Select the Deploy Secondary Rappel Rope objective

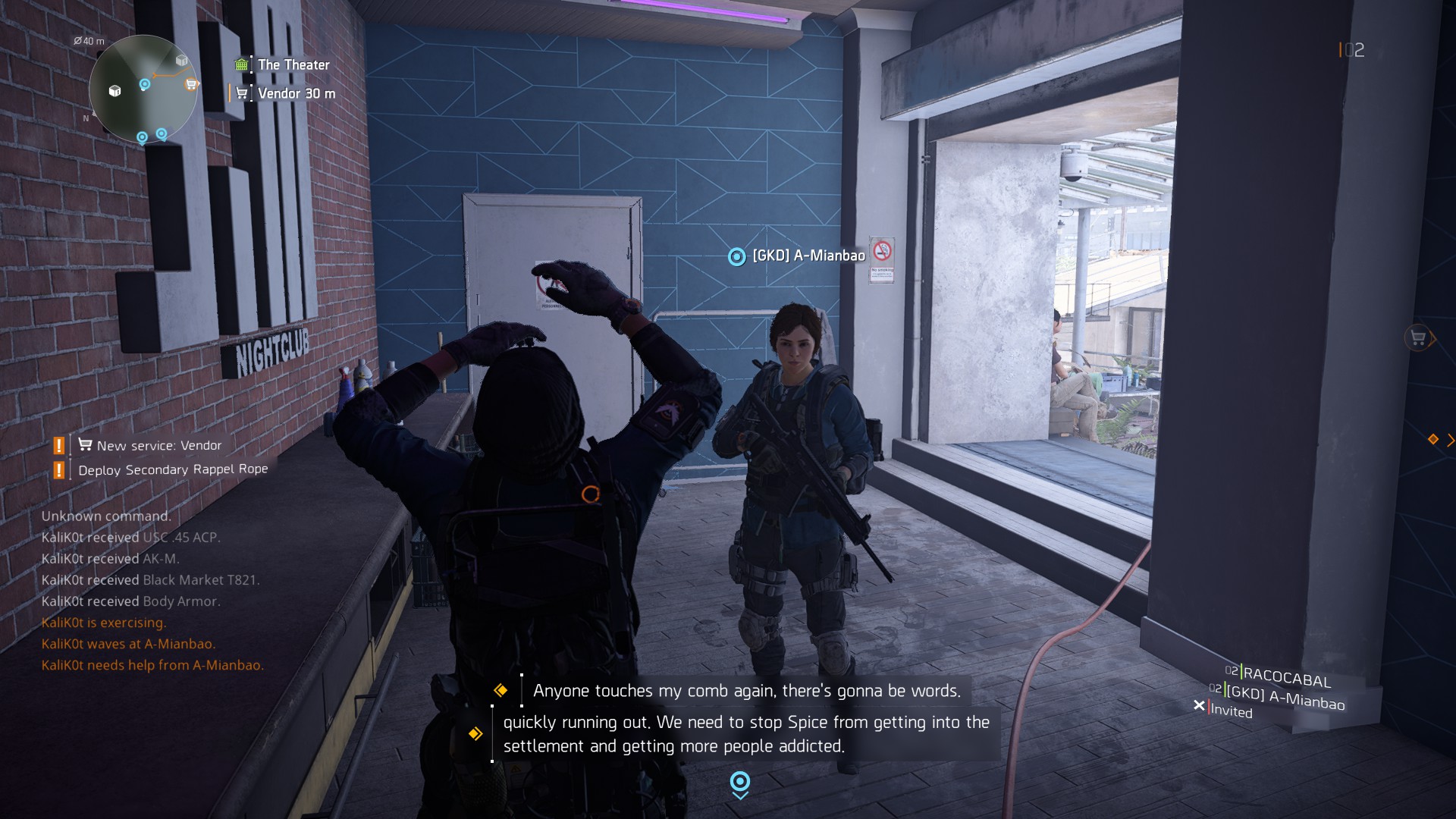[172, 470]
